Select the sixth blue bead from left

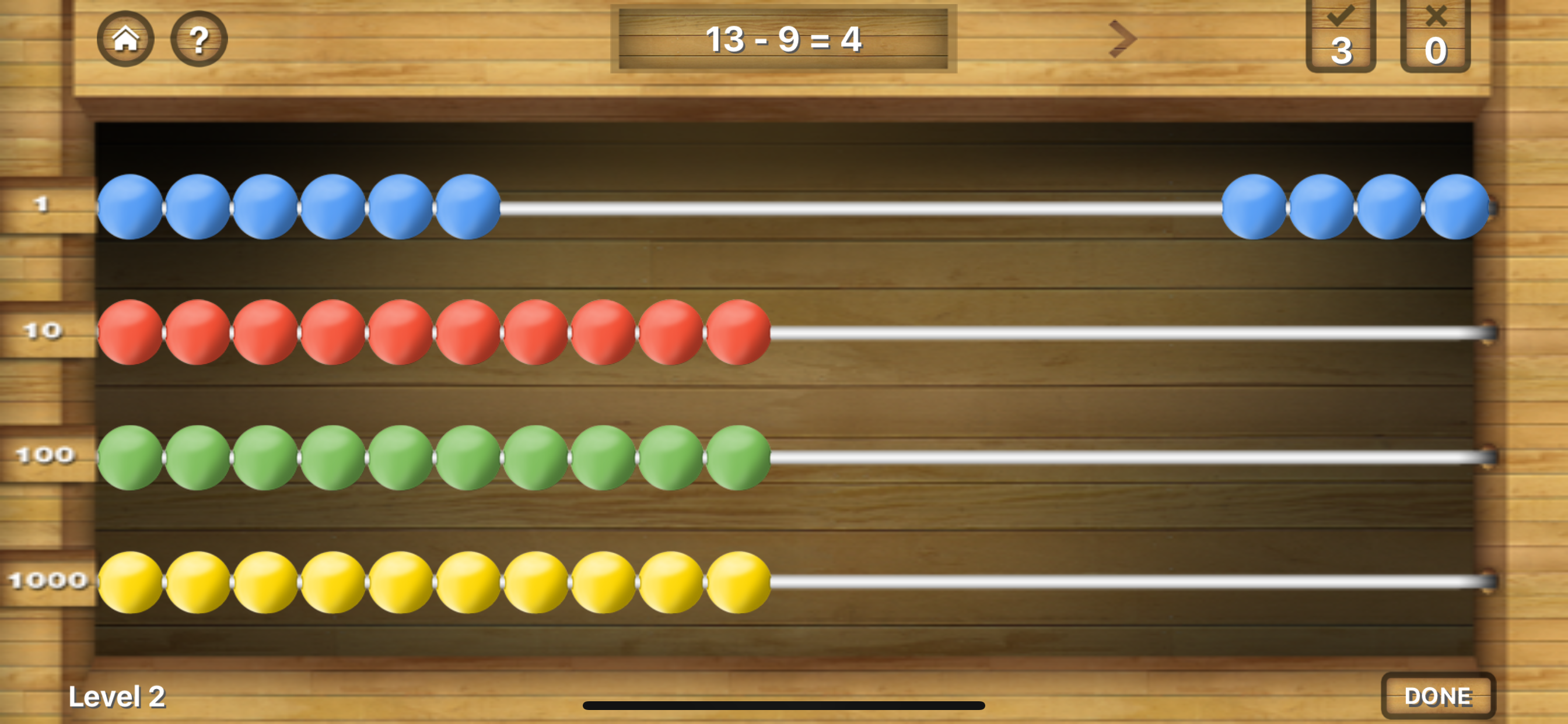coord(467,207)
